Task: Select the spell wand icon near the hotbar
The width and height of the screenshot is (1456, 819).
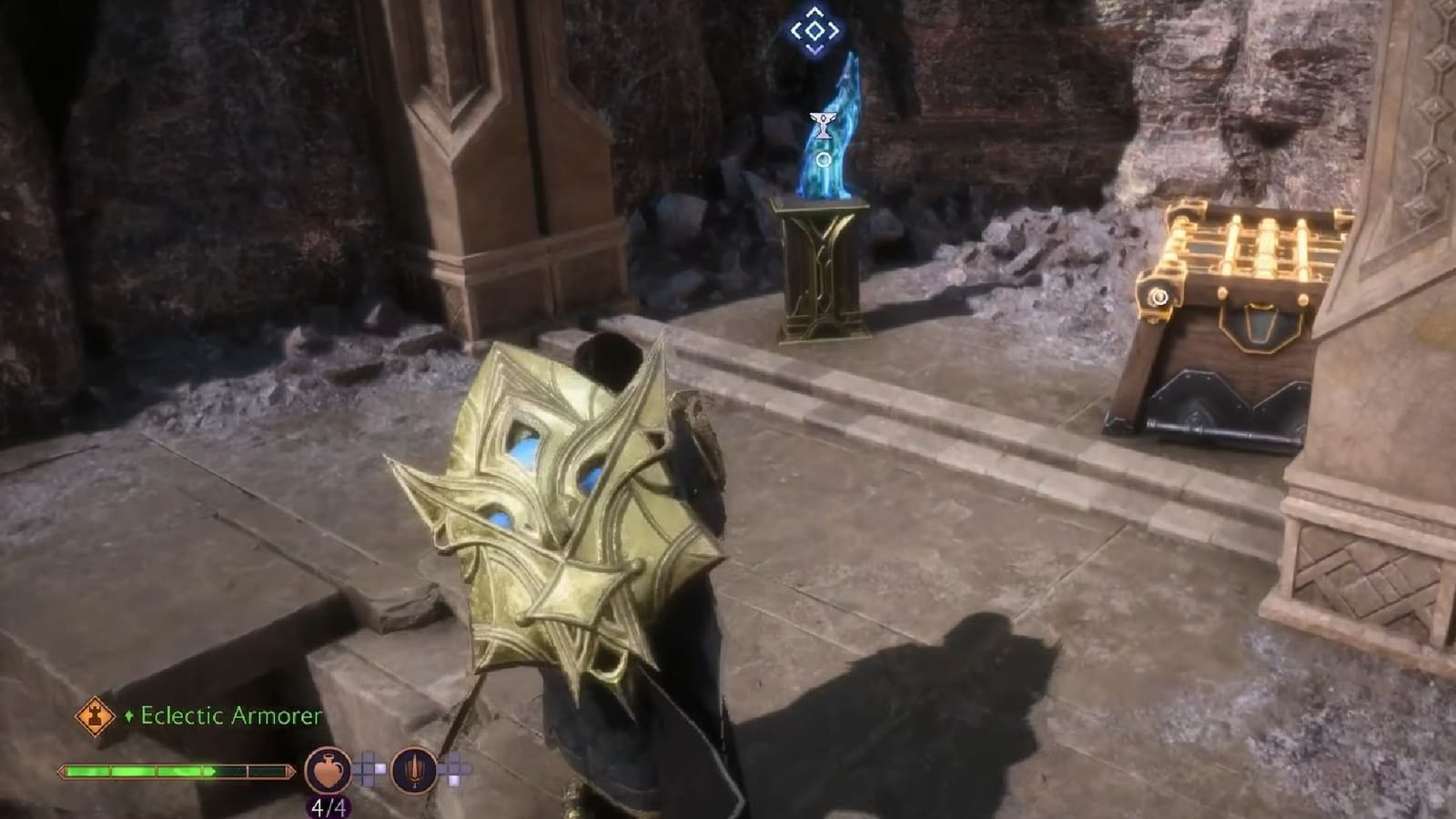Action: 414,771
